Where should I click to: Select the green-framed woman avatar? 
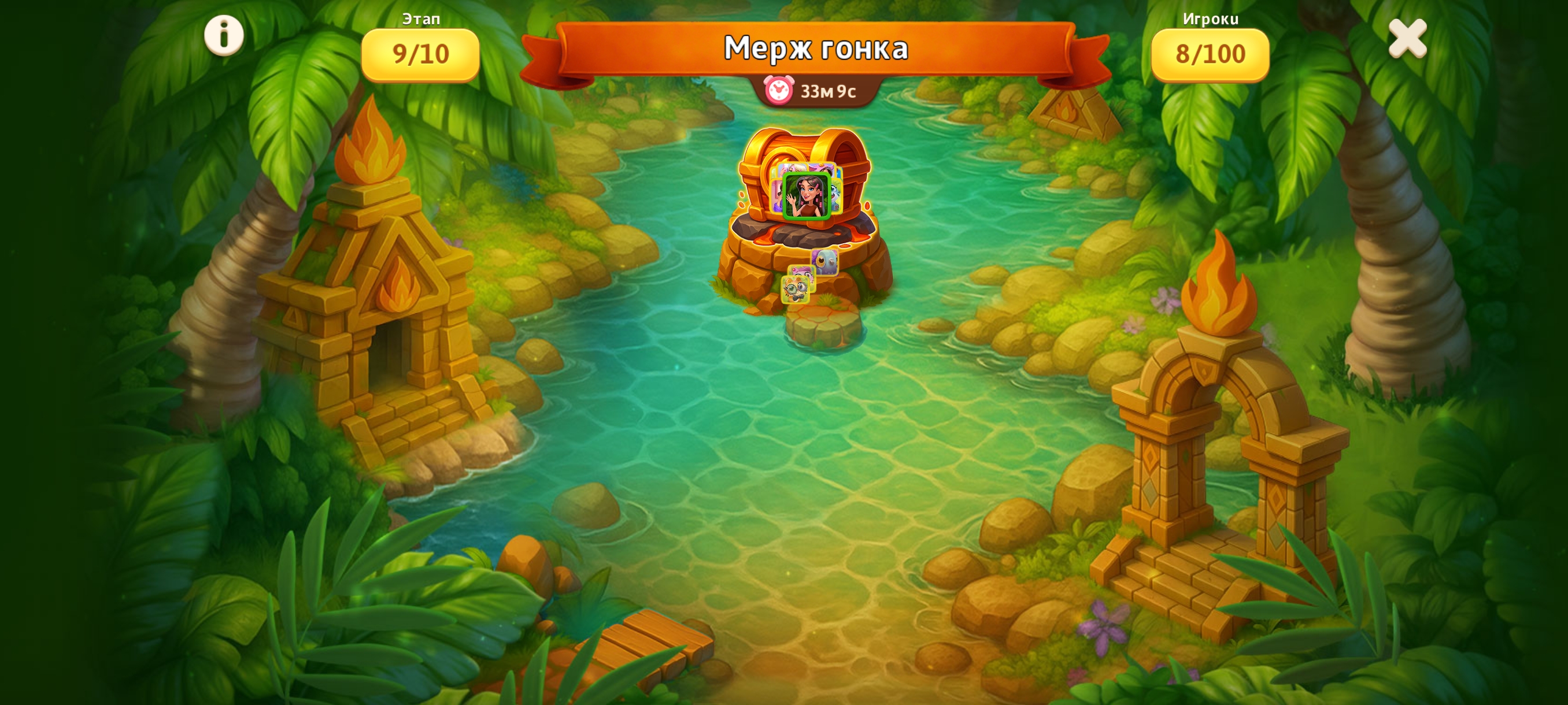click(x=806, y=196)
